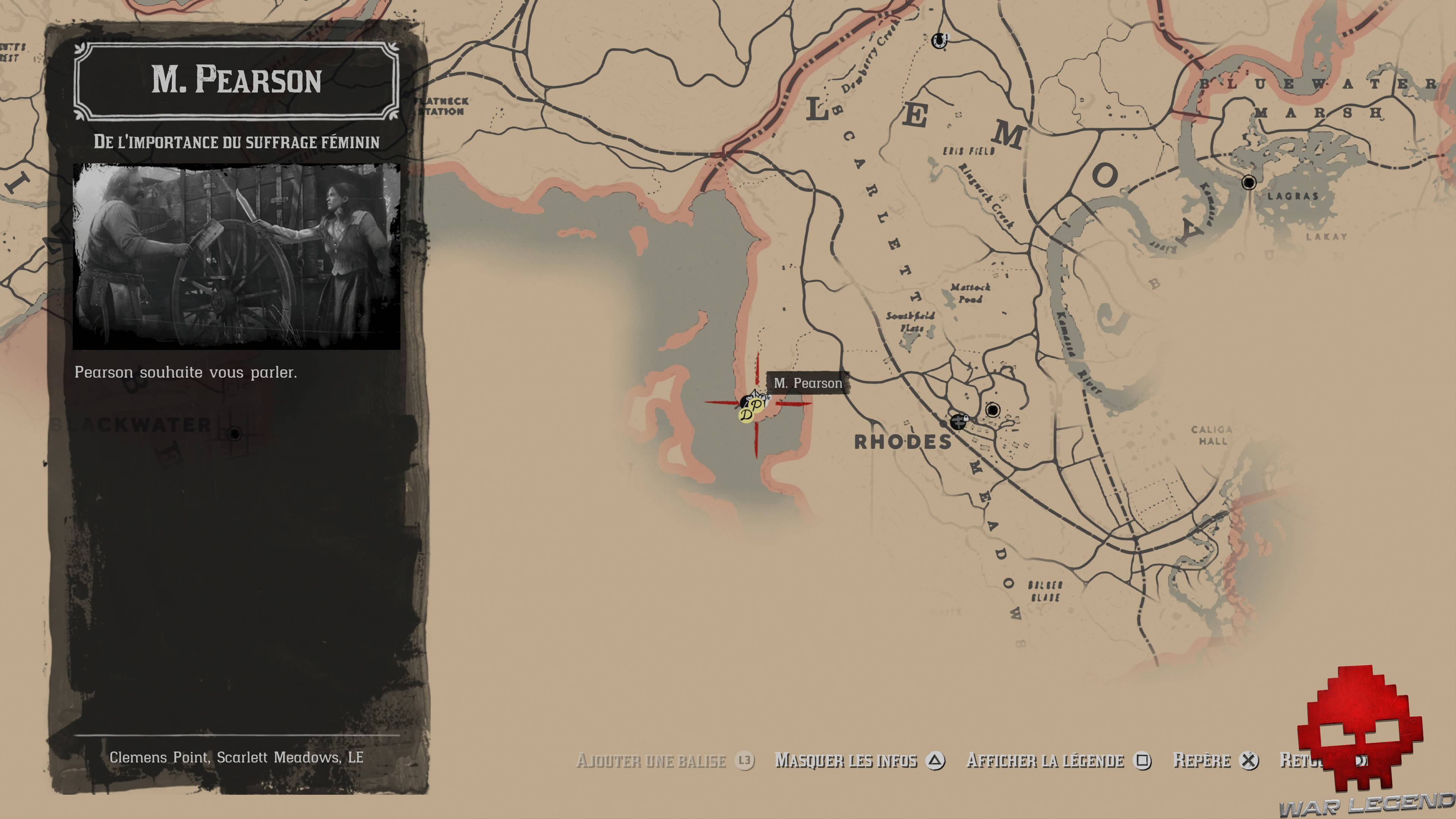The height and width of the screenshot is (819, 1456).
Task: Click 'Pearson souhaite vous parler' text
Action: [187, 372]
